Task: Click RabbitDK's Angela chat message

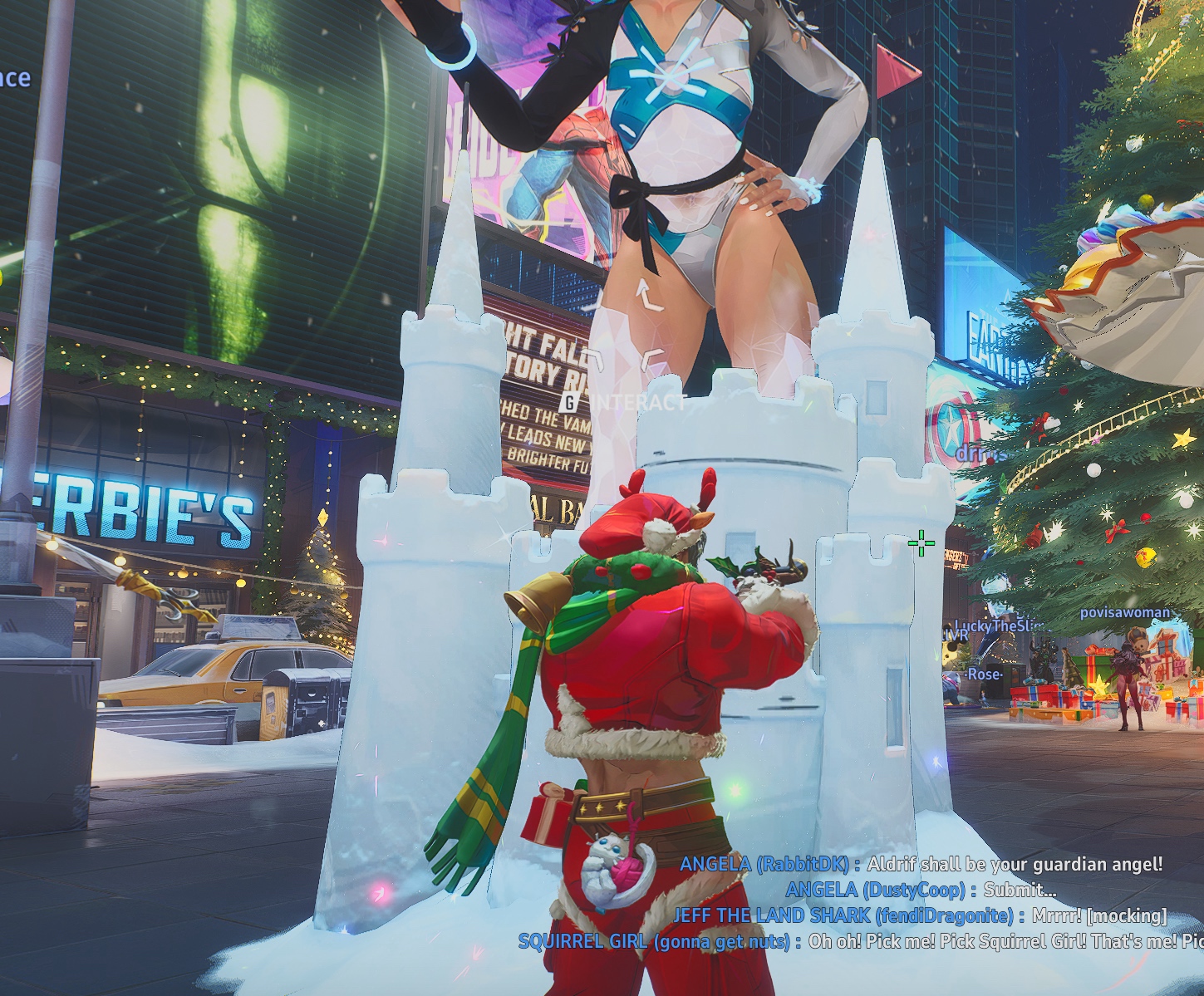Action: [921, 864]
